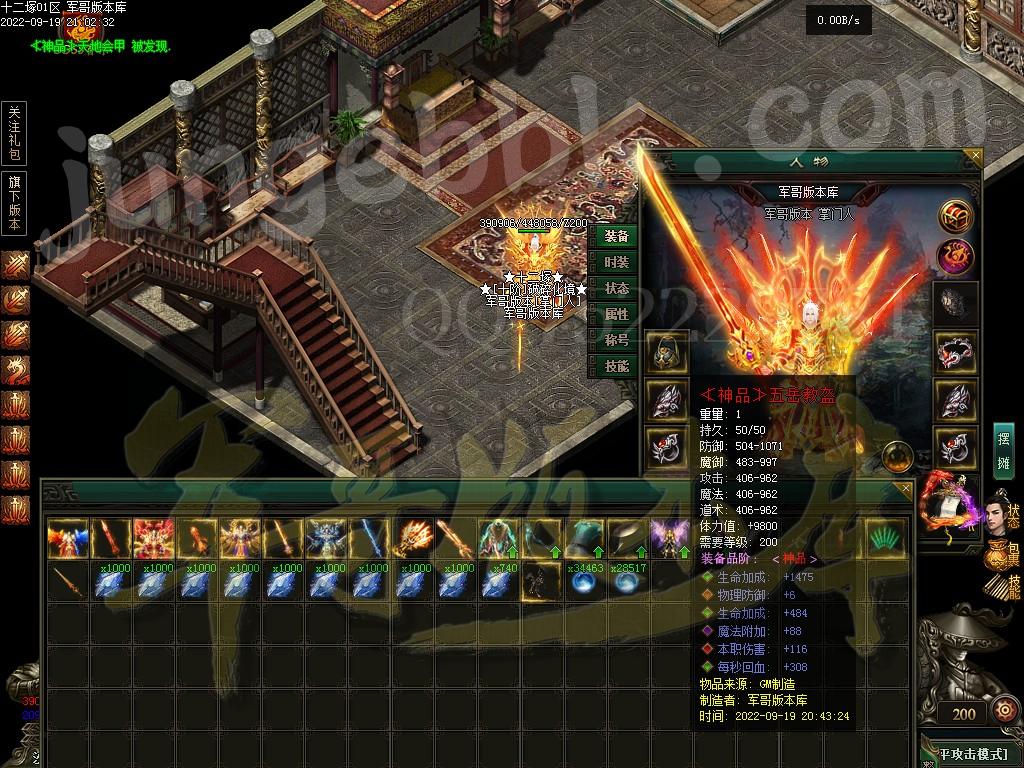Select the green fan item in bag
1024x768 pixels.
tap(881, 538)
